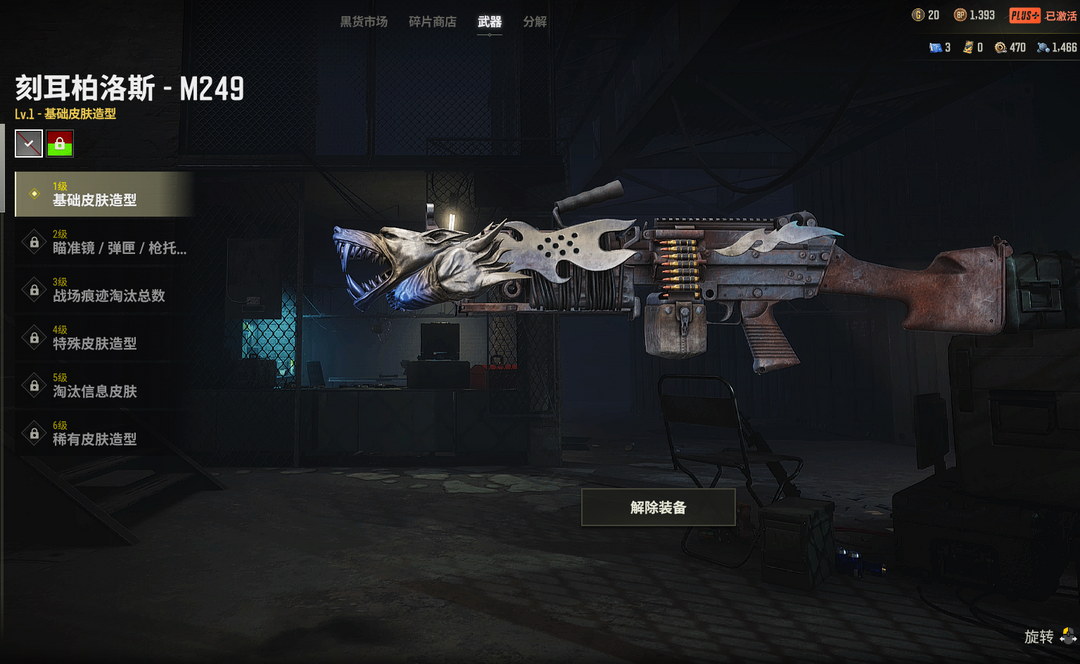Select the 武器 tab
This screenshot has width=1080, height=664.
pyautogui.click(x=489, y=21)
